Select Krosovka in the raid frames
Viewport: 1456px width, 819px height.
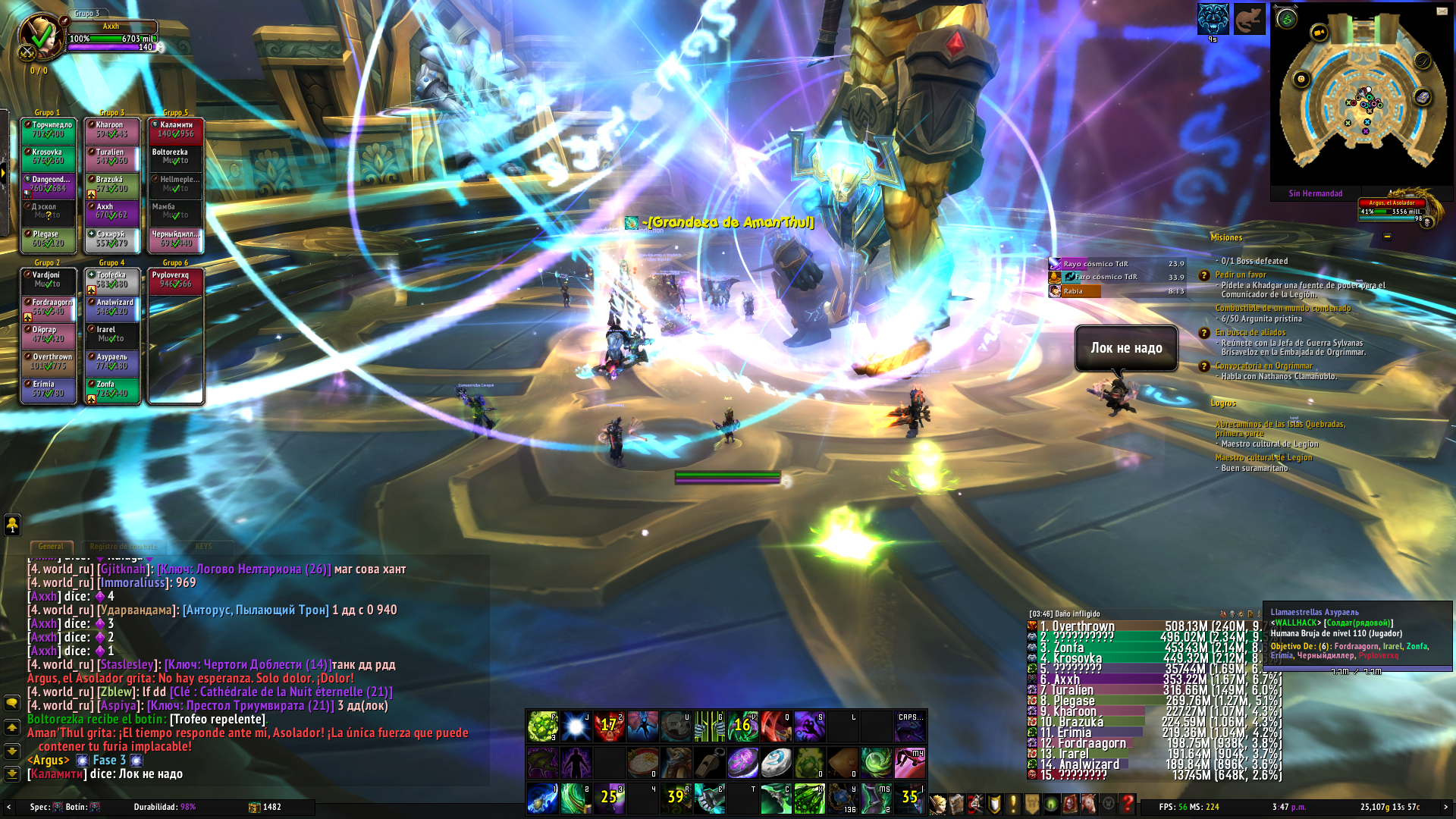pyautogui.click(x=49, y=157)
